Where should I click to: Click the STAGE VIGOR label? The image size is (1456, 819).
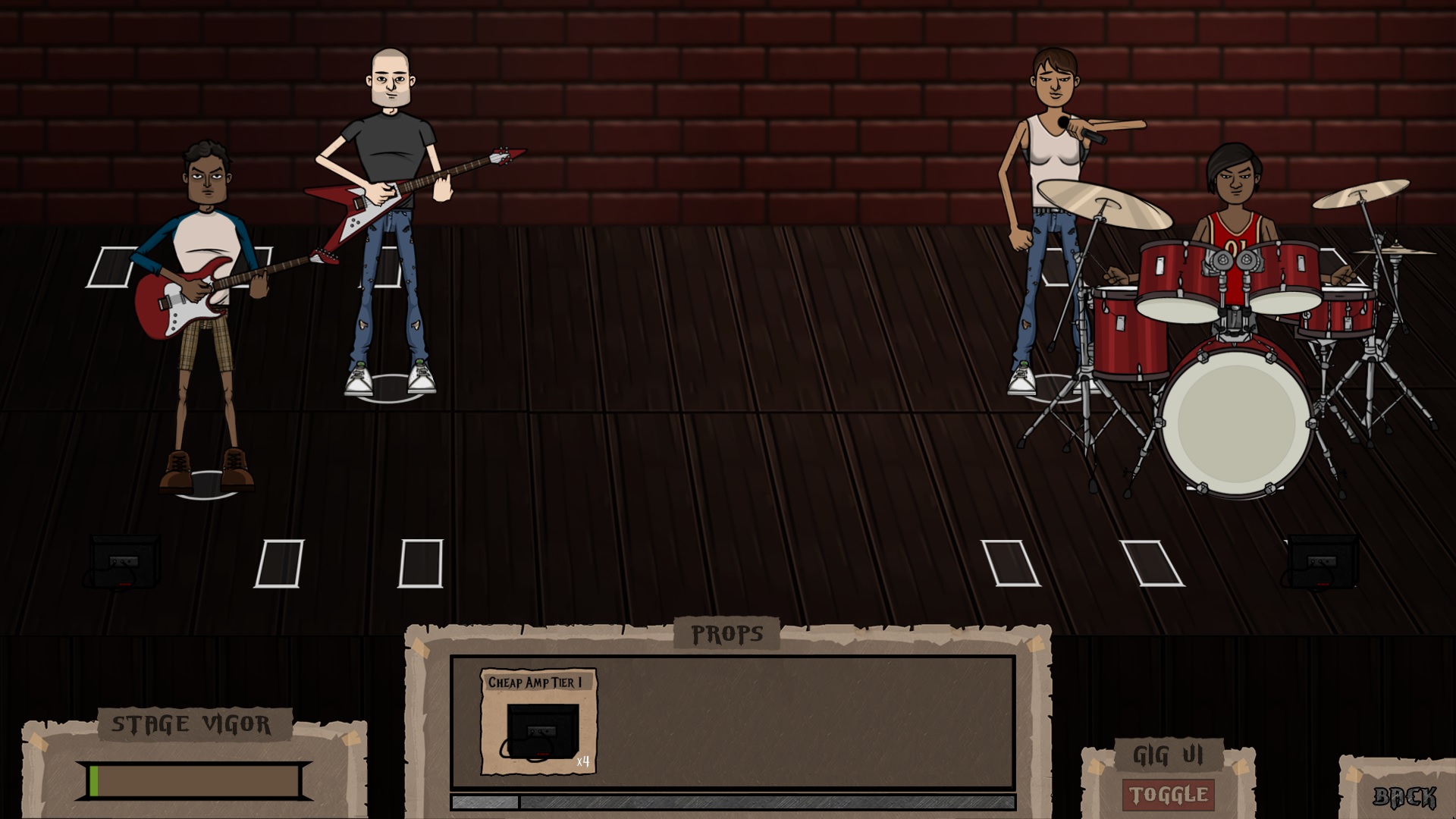coord(195,723)
